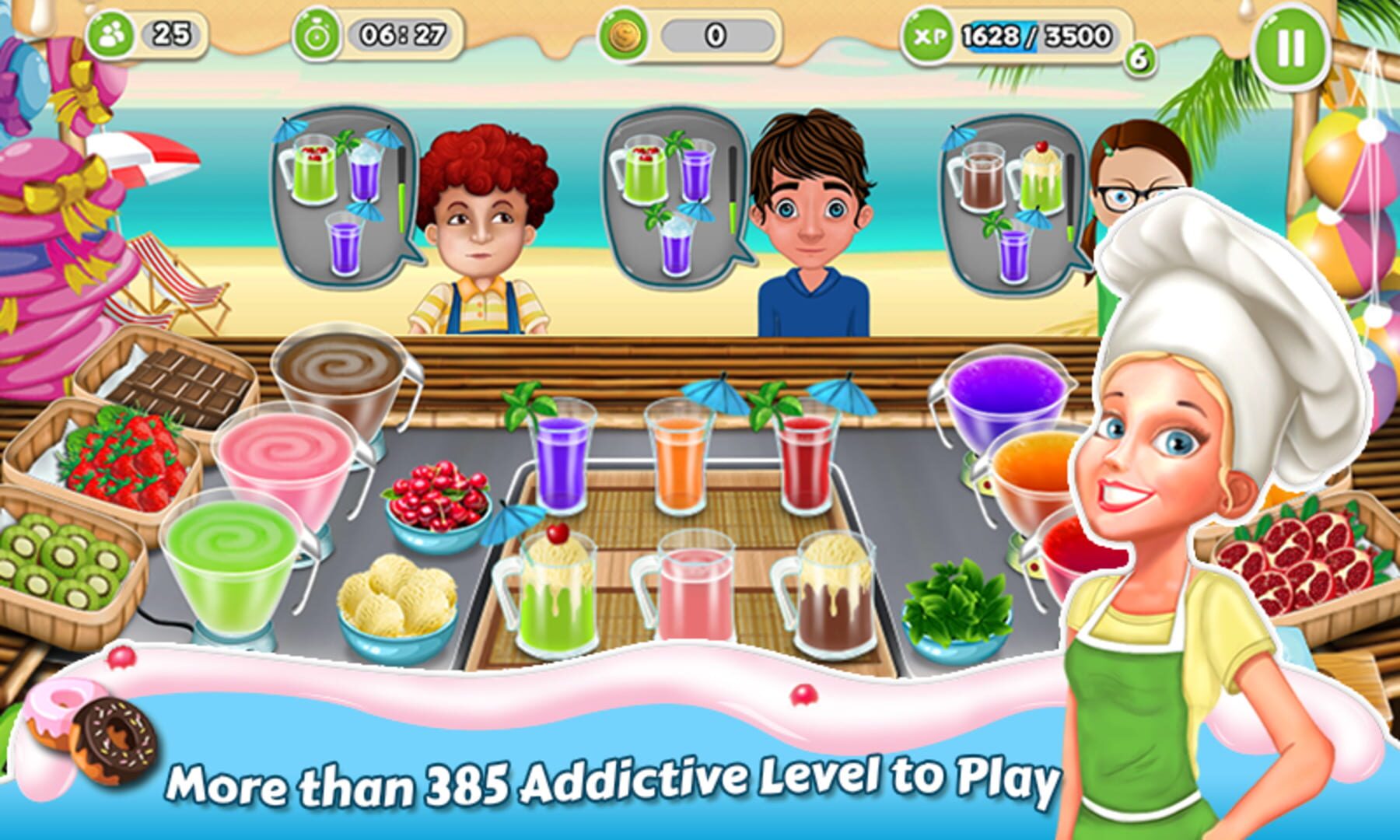The image size is (1400, 840).
Task: Click the green pause button
Action: point(1290,47)
